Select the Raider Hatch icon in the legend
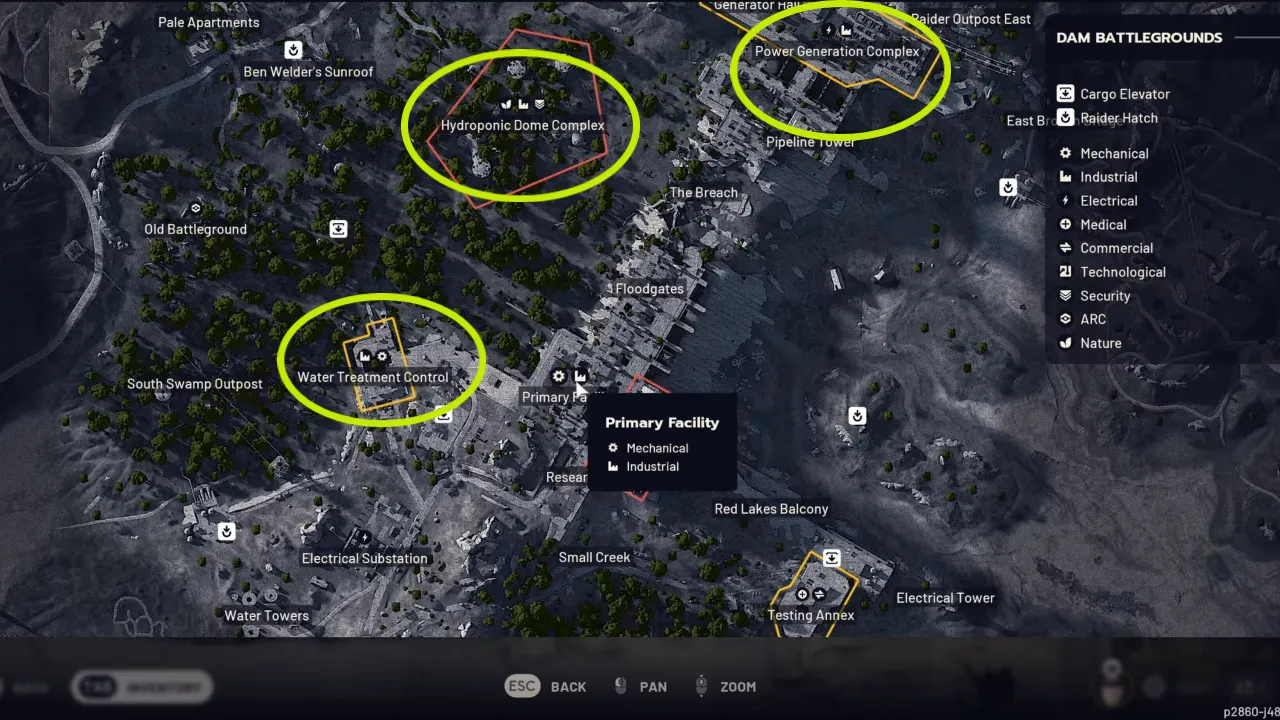The image size is (1280, 720). click(1065, 118)
